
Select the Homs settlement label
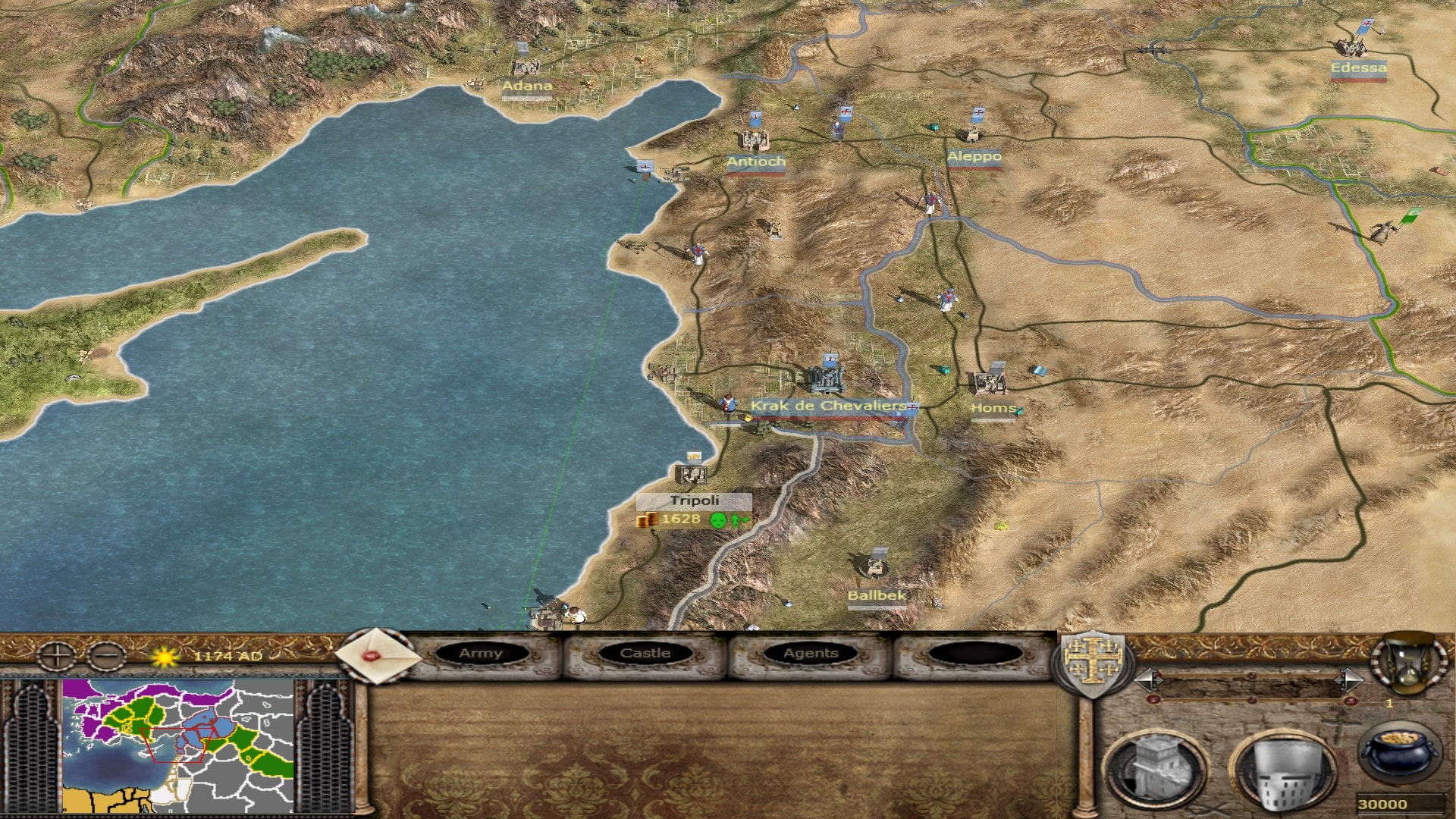993,409
